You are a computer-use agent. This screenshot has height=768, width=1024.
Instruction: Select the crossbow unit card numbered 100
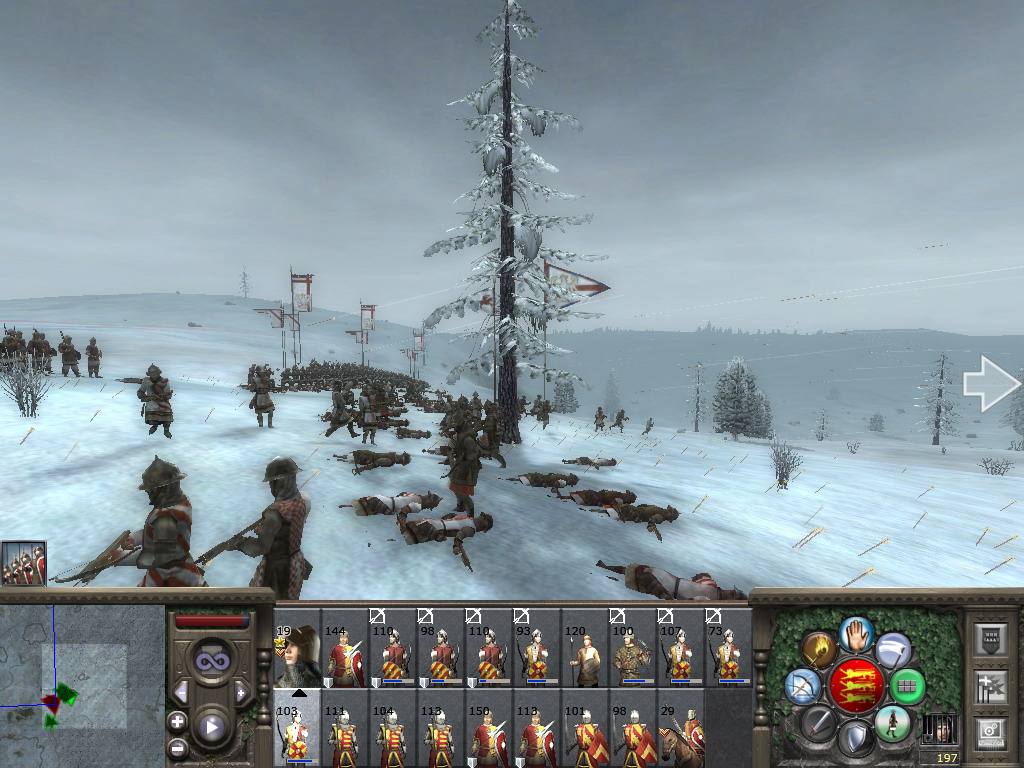pos(633,657)
